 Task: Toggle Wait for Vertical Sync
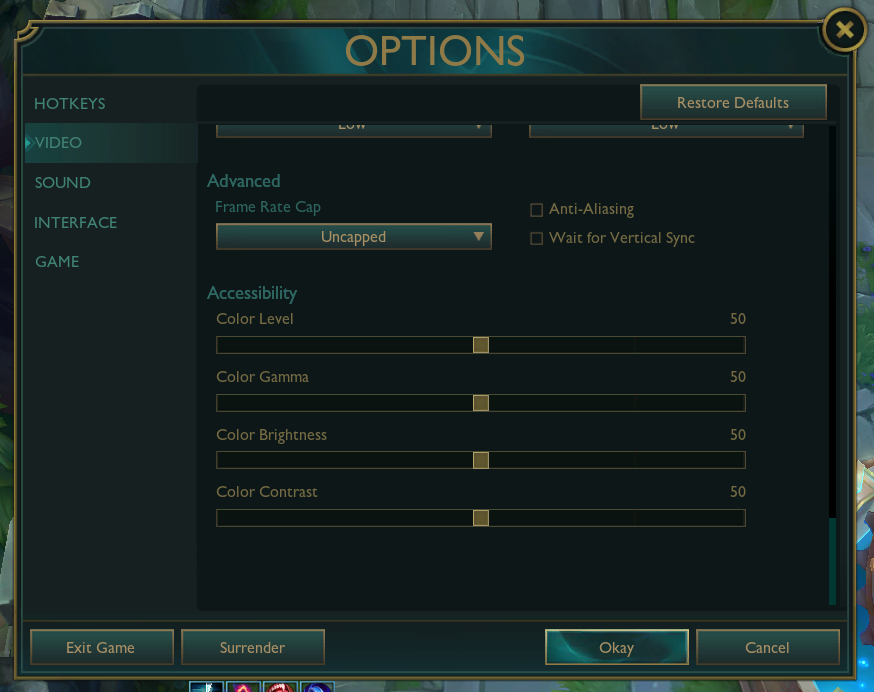pos(537,238)
